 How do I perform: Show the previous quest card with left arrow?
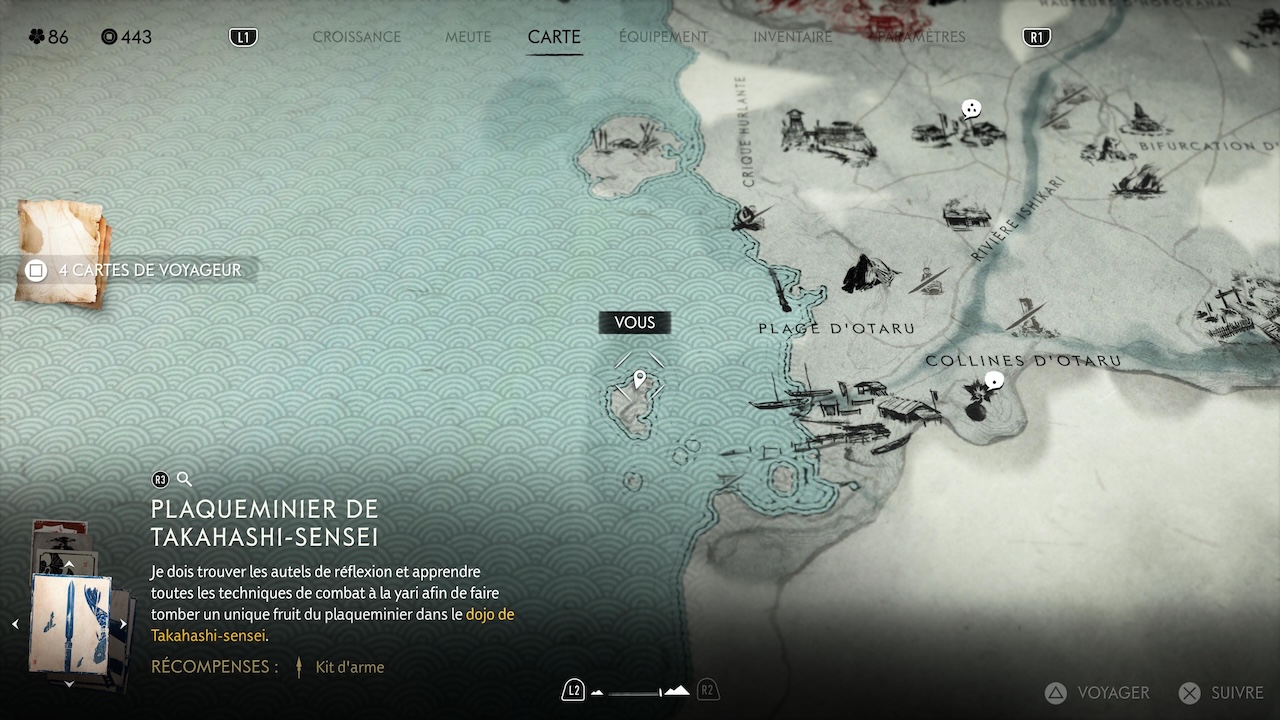coord(15,624)
